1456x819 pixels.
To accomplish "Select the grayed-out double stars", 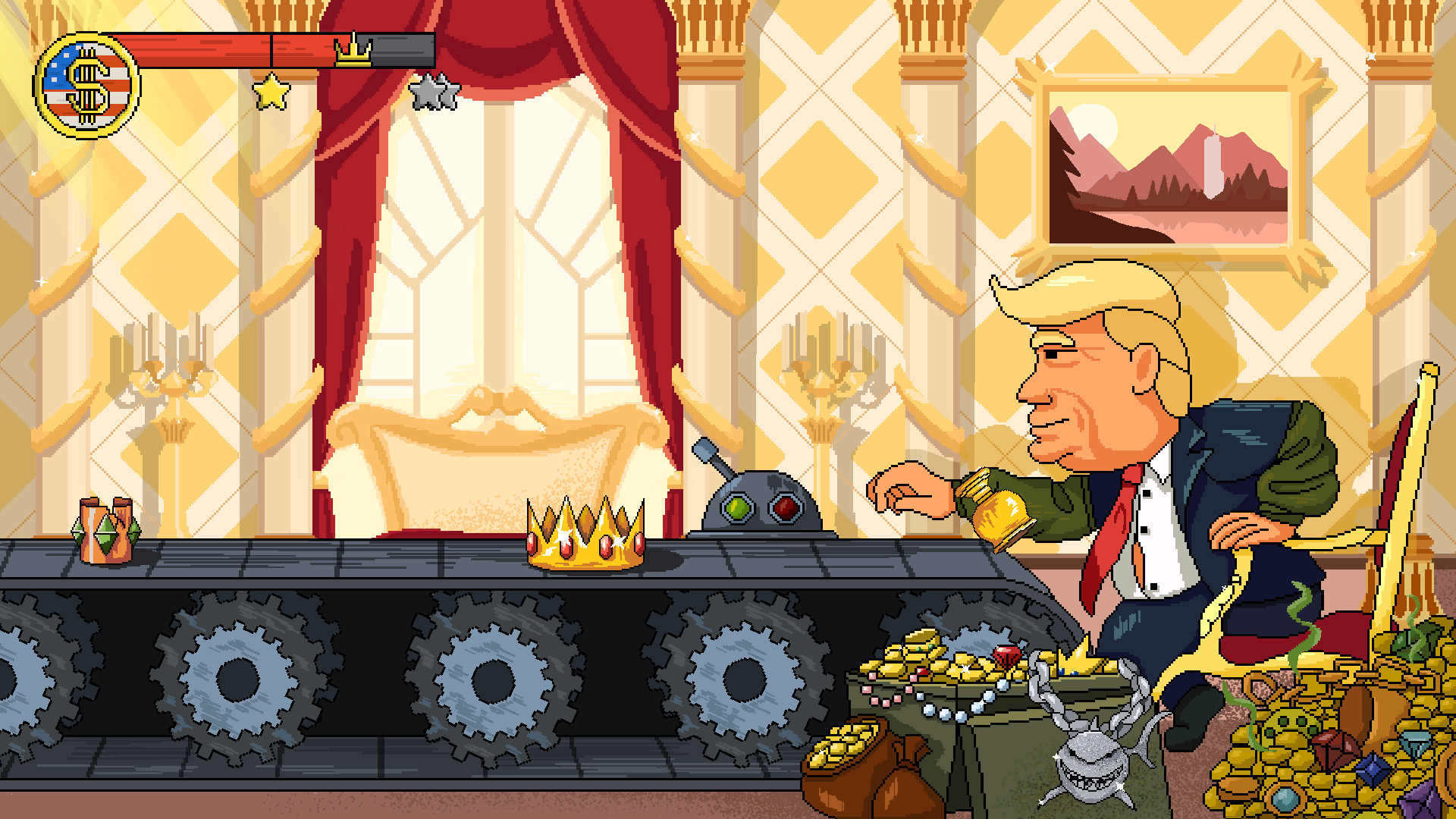I will click(x=432, y=91).
